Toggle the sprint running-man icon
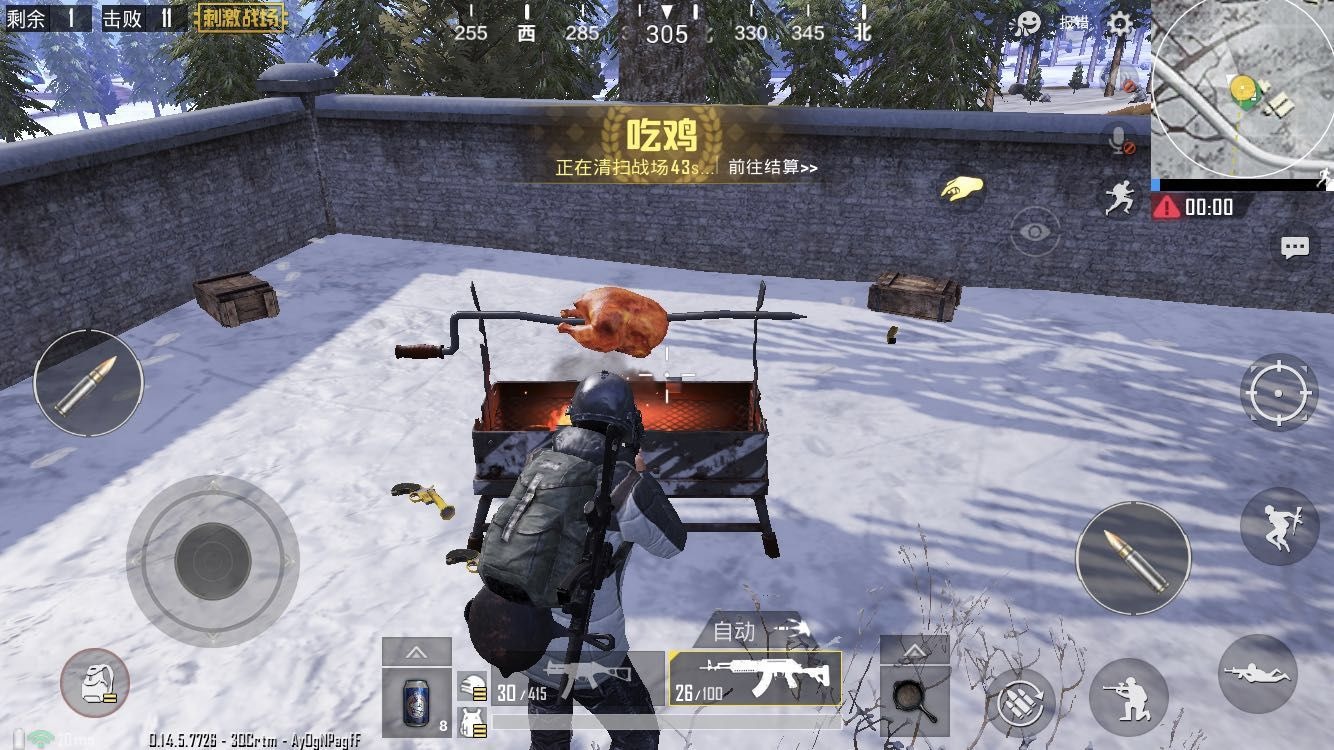This screenshot has height=750, width=1334. pos(1120,197)
